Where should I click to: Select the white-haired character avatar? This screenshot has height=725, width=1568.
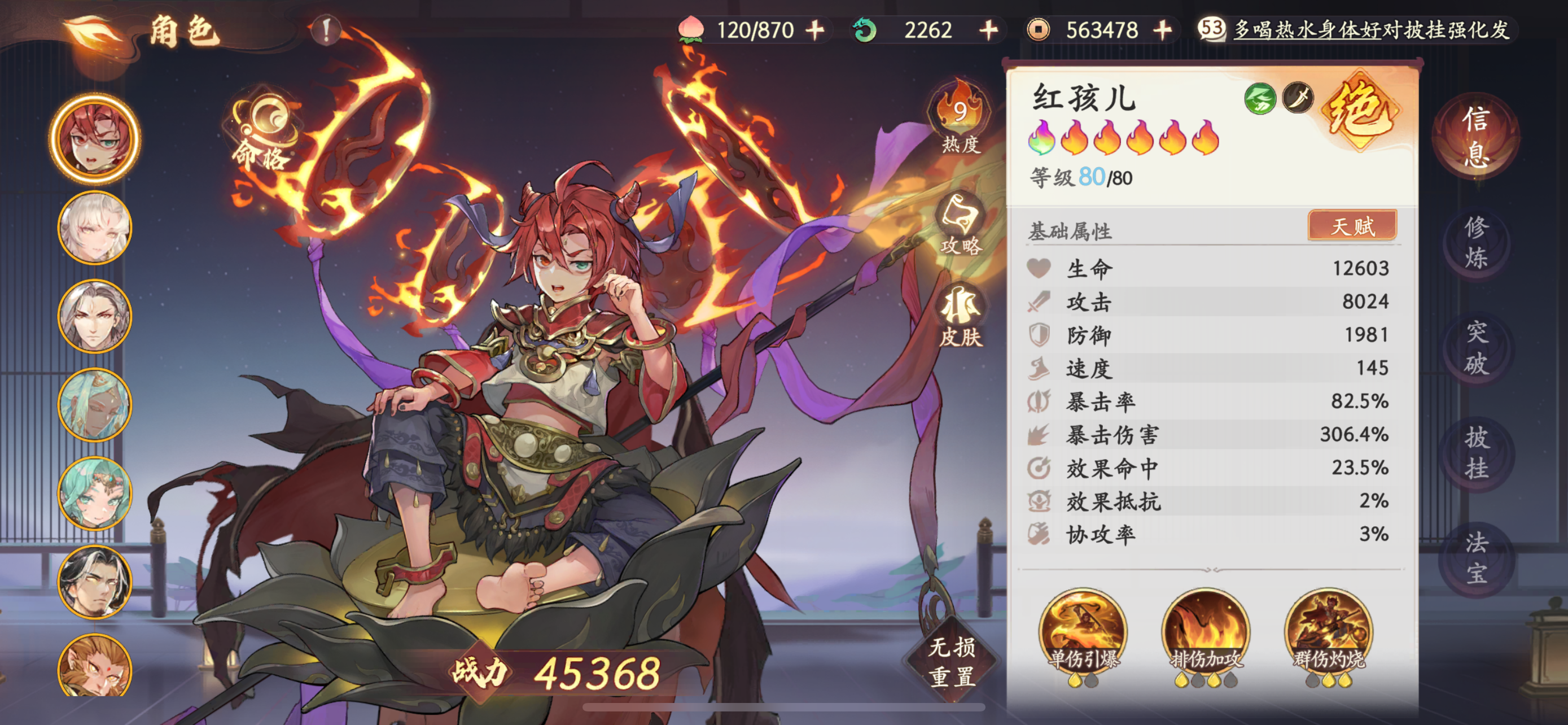[x=94, y=226]
